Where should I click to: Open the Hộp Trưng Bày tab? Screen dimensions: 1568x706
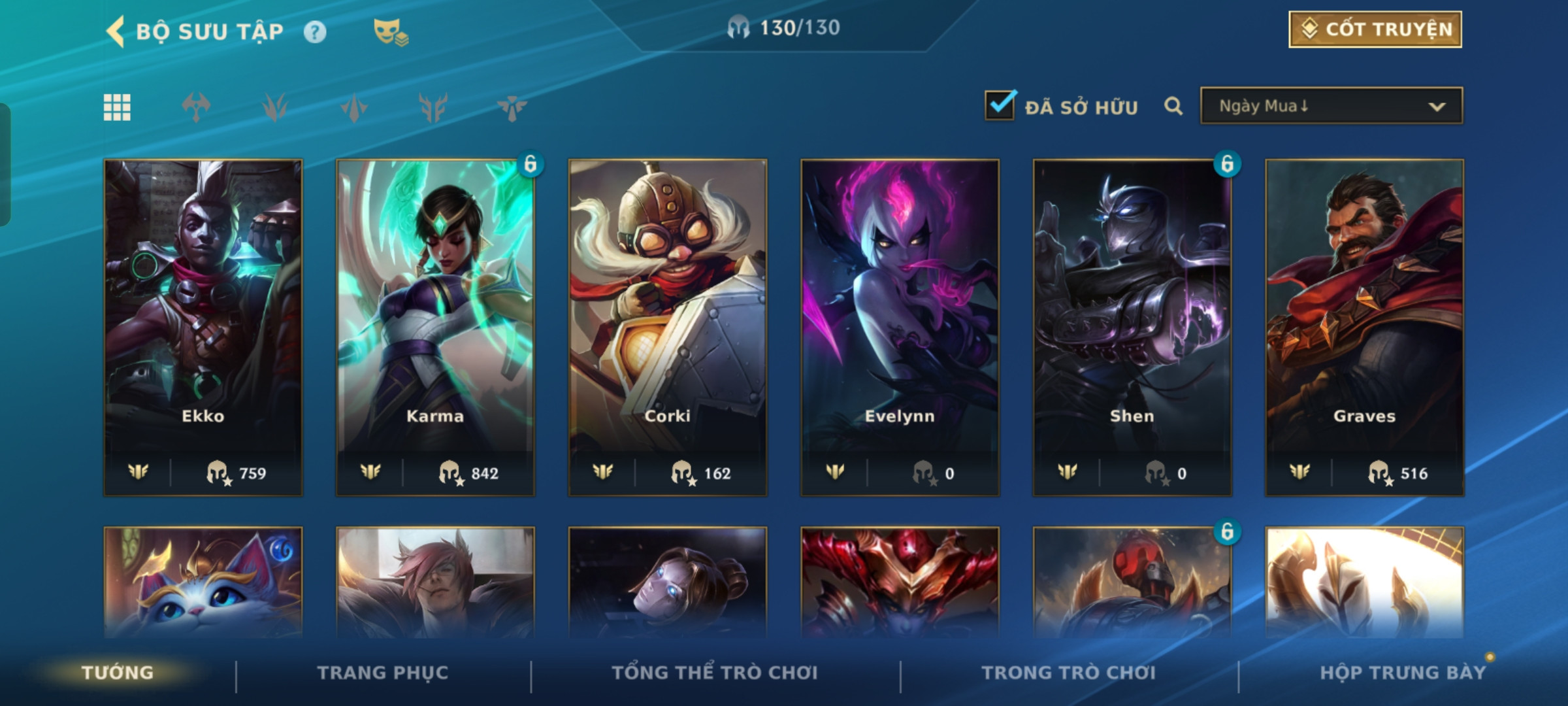pyautogui.click(x=1403, y=673)
